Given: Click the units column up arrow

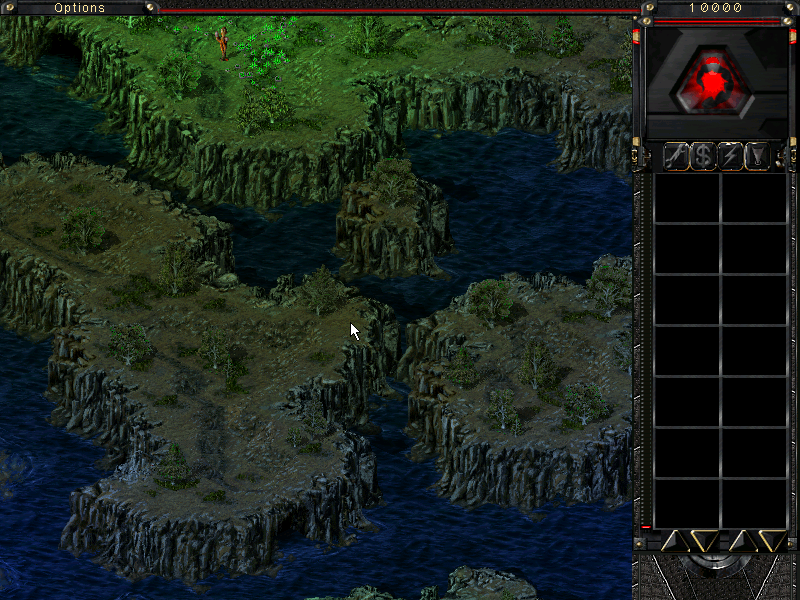Looking at the screenshot, I should pos(742,541).
